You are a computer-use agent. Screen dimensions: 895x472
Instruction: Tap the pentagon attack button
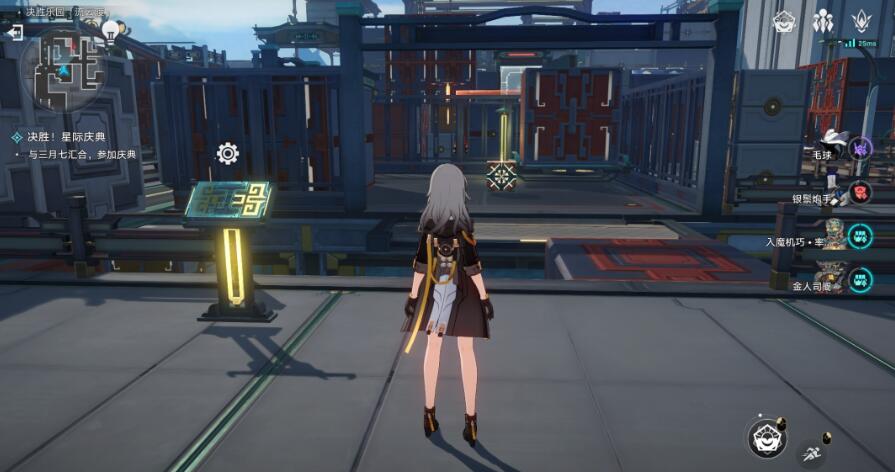click(x=766, y=437)
